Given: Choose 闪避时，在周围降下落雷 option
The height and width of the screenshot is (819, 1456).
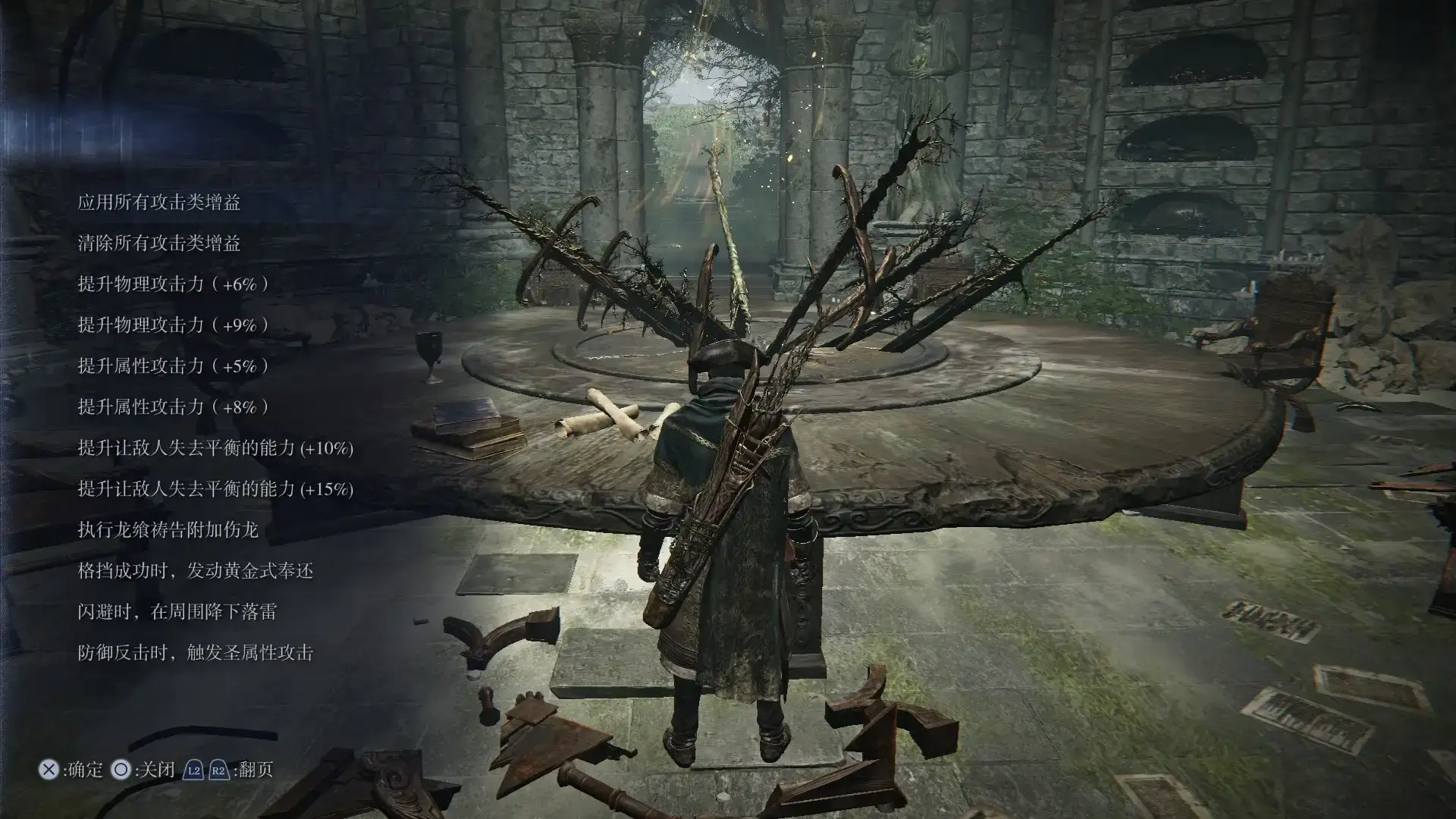Looking at the screenshot, I should click(x=177, y=612).
